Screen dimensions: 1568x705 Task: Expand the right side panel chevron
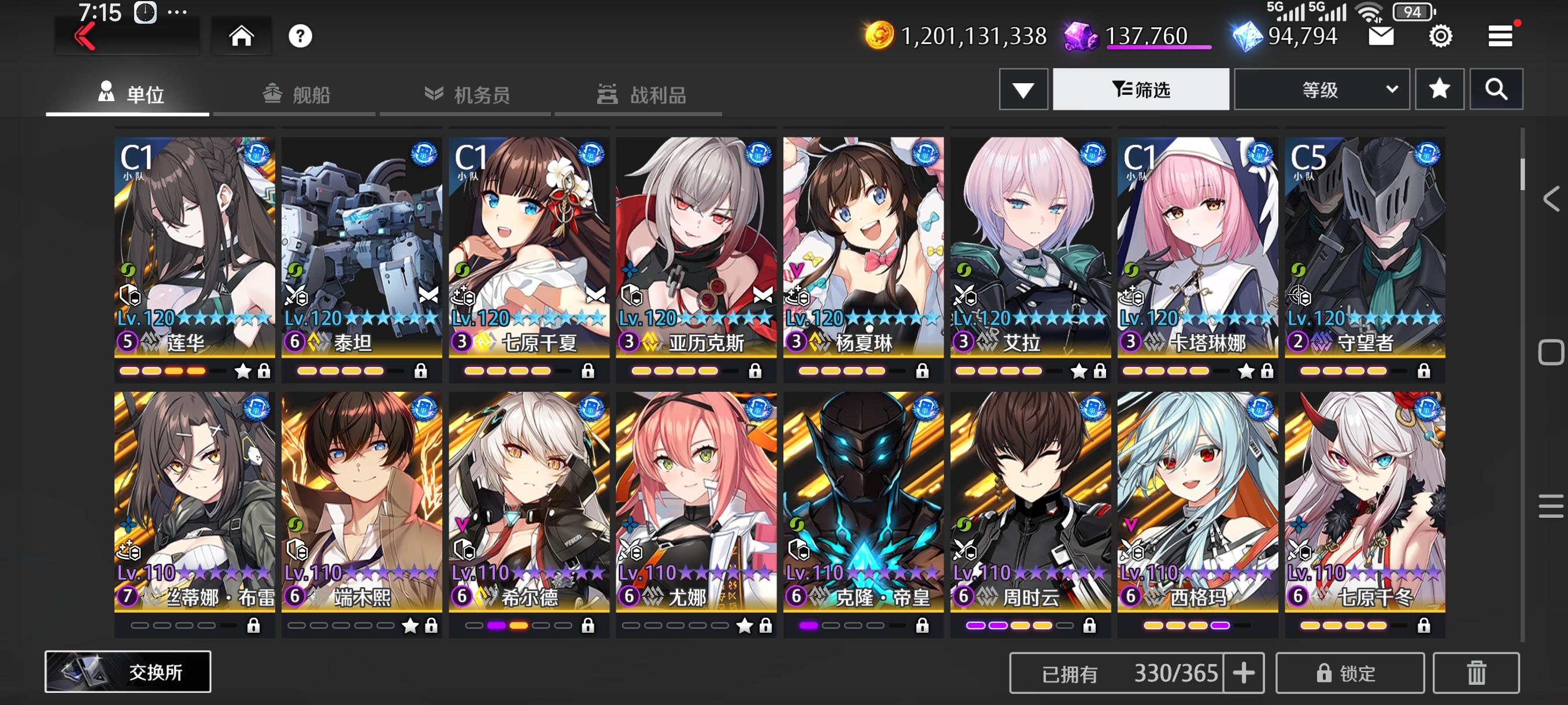coord(1551,198)
